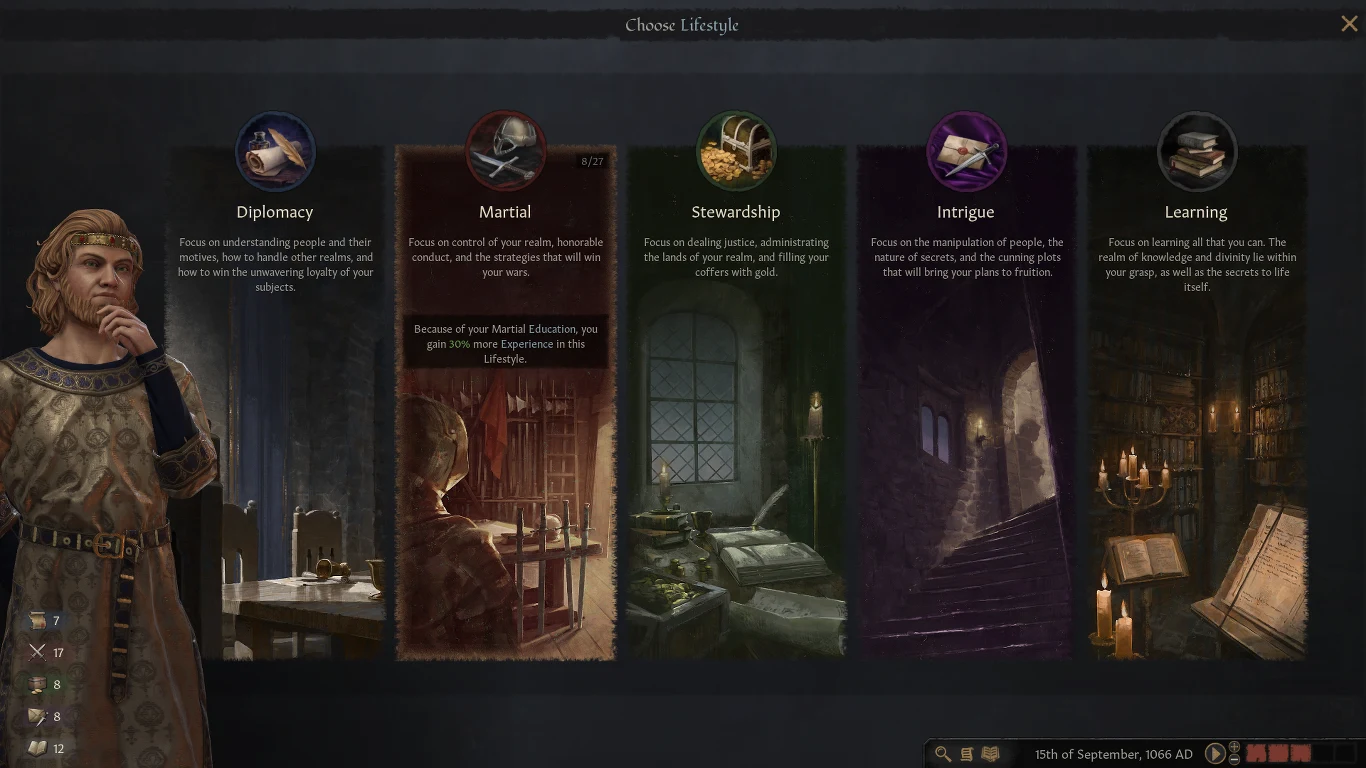1366x768 pixels.
Task: Increase game speed with the plus stepper
Action: (1234, 749)
